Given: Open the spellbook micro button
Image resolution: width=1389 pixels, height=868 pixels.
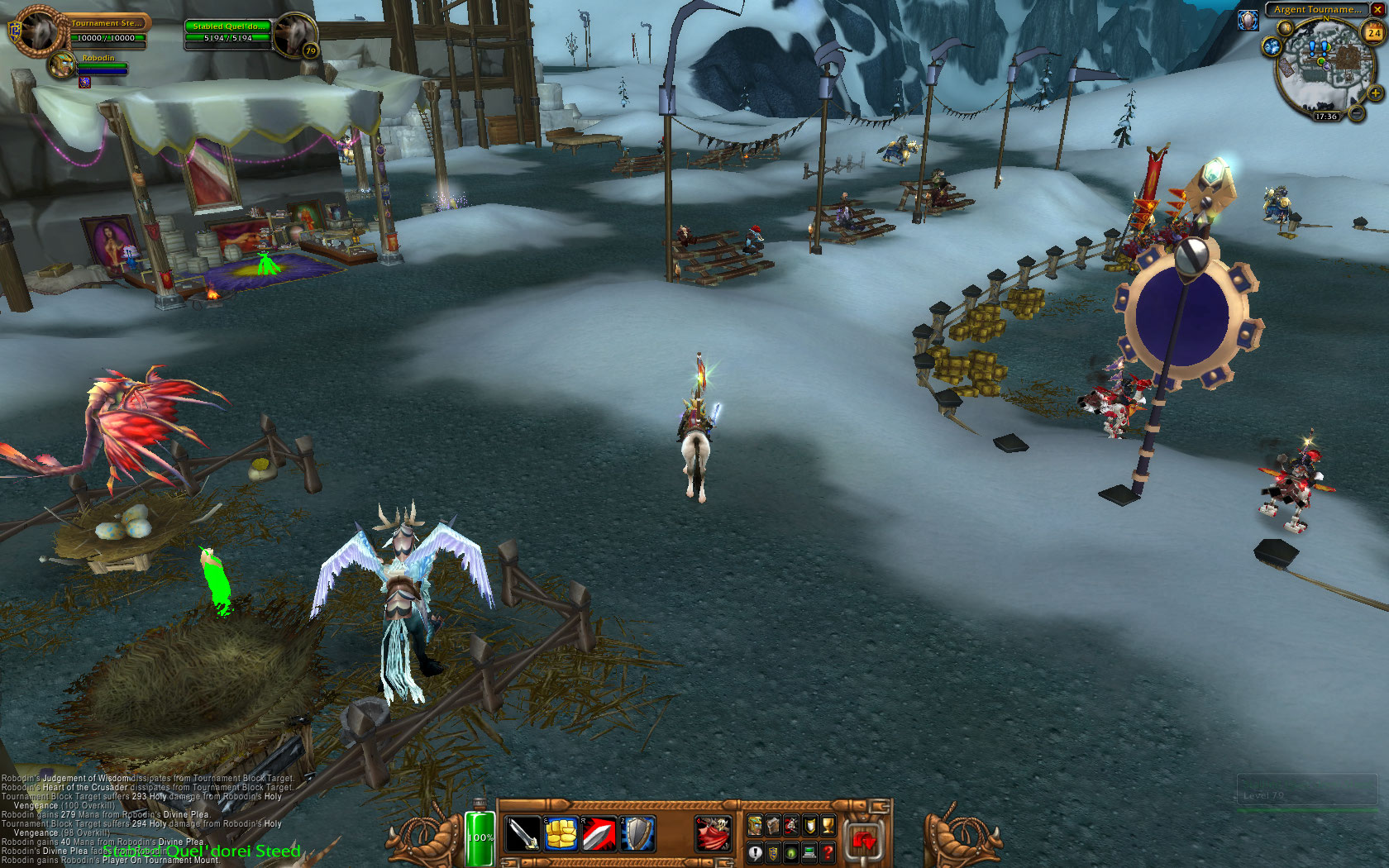Looking at the screenshot, I should click(773, 824).
